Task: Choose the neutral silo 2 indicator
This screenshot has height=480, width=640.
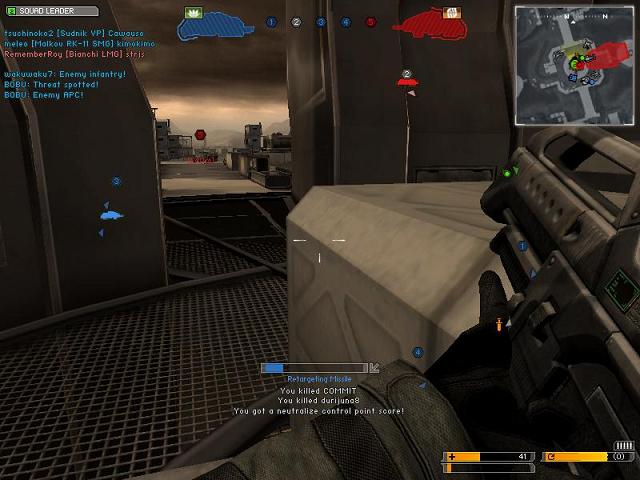Action: pyautogui.click(x=296, y=22)
